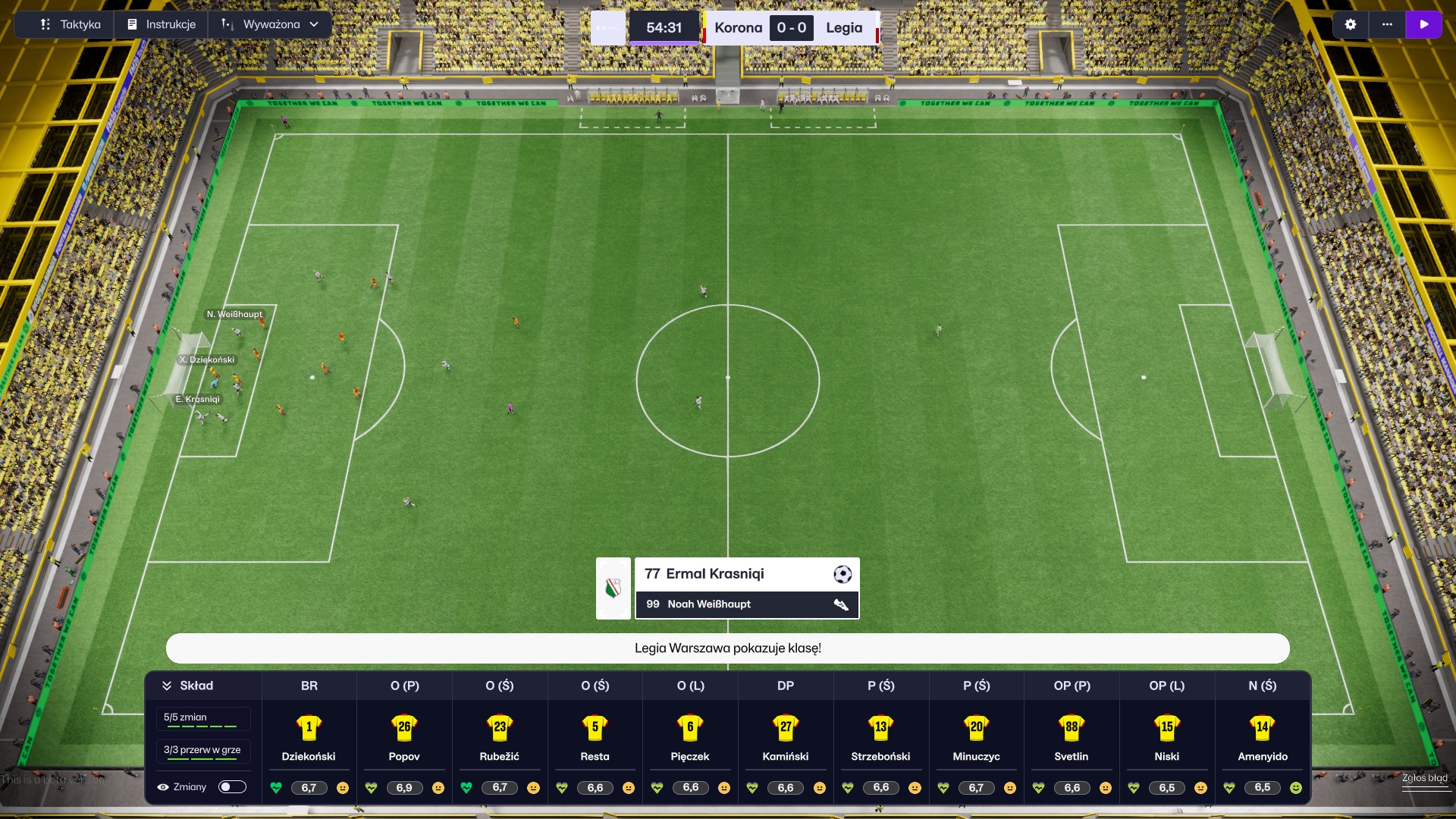The height and width of the screenshot is (819, 1456).
Task: Click the 3/3 przerw w grze button
Action: [202, 751]
